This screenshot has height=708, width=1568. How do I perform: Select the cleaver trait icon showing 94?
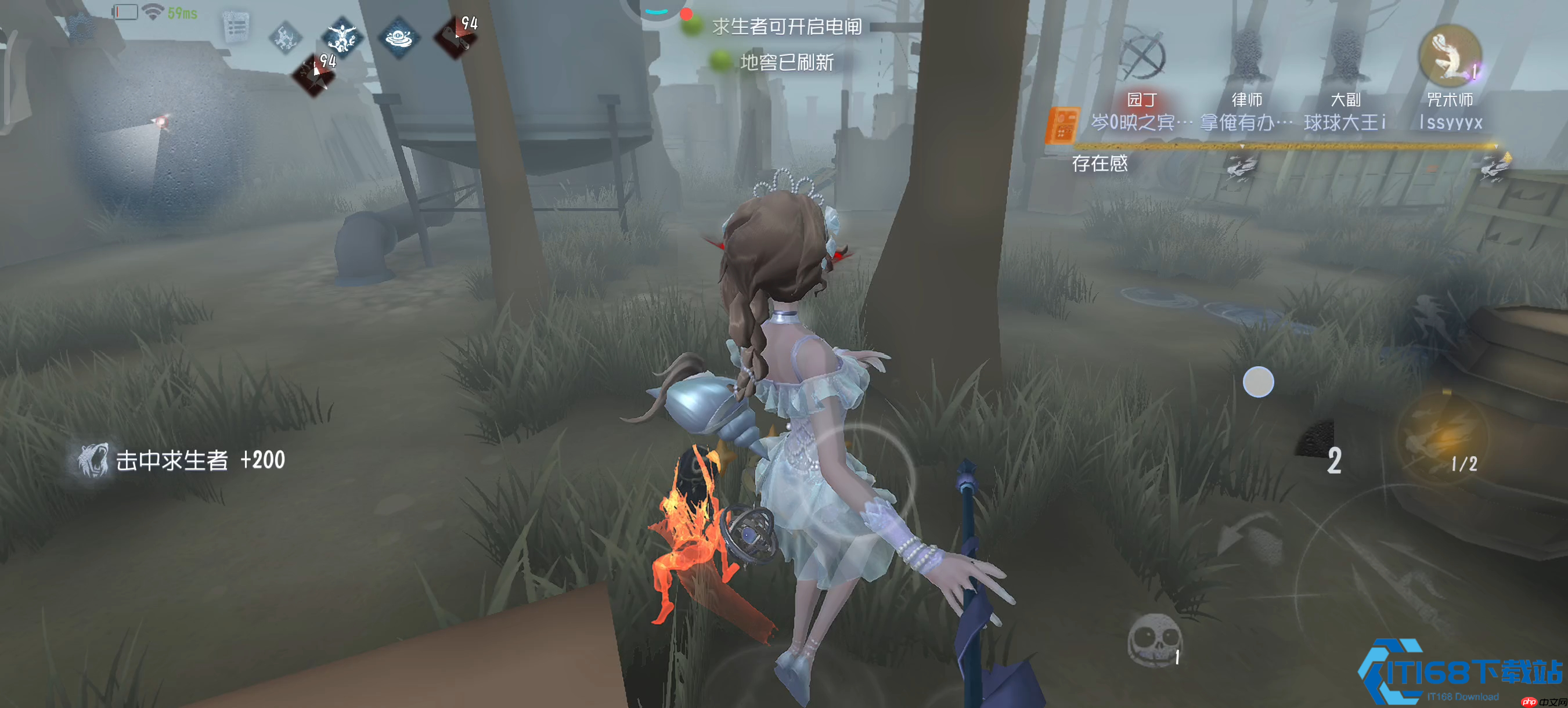456,38
